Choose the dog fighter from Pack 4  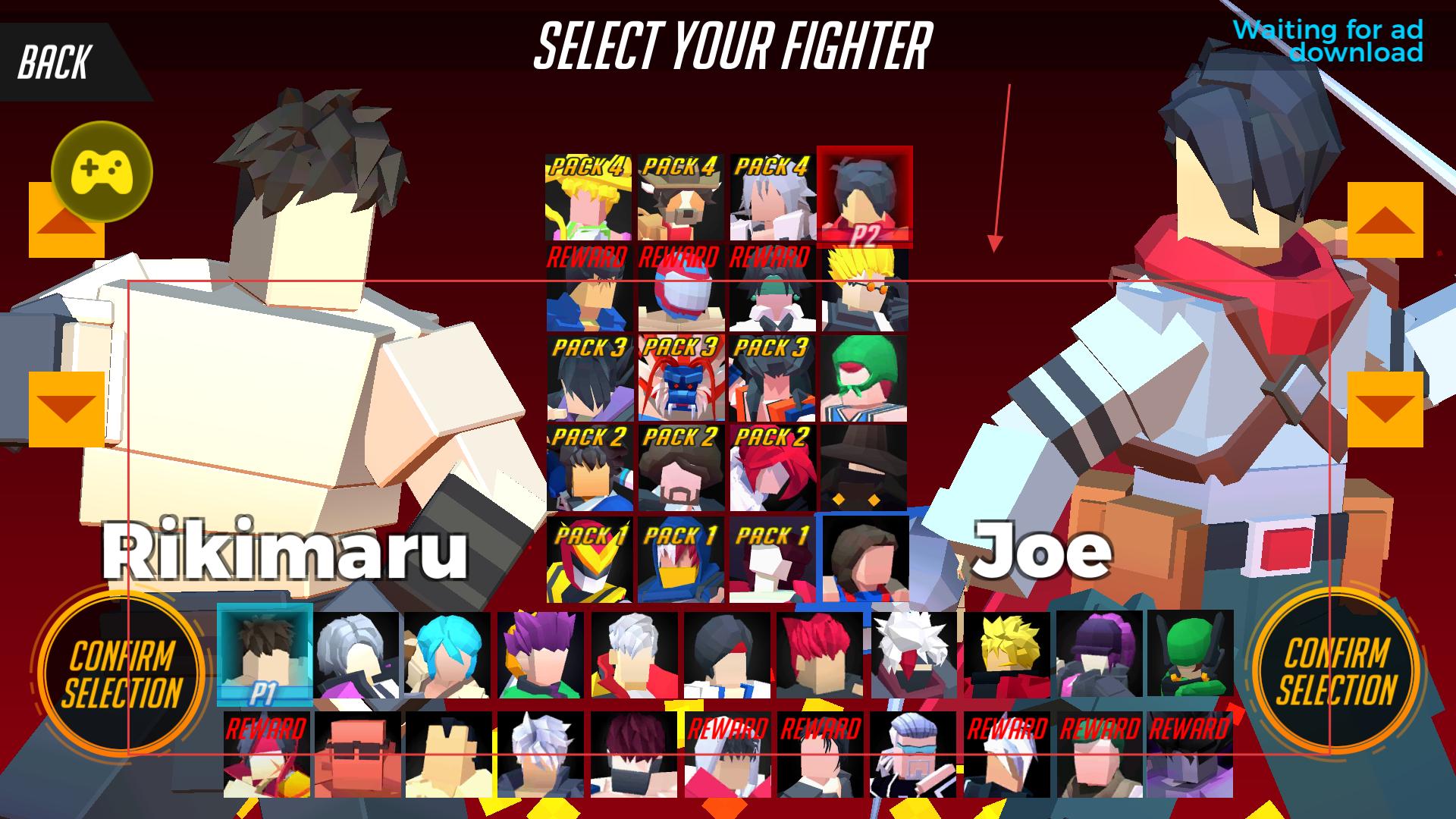pos(681,197)
